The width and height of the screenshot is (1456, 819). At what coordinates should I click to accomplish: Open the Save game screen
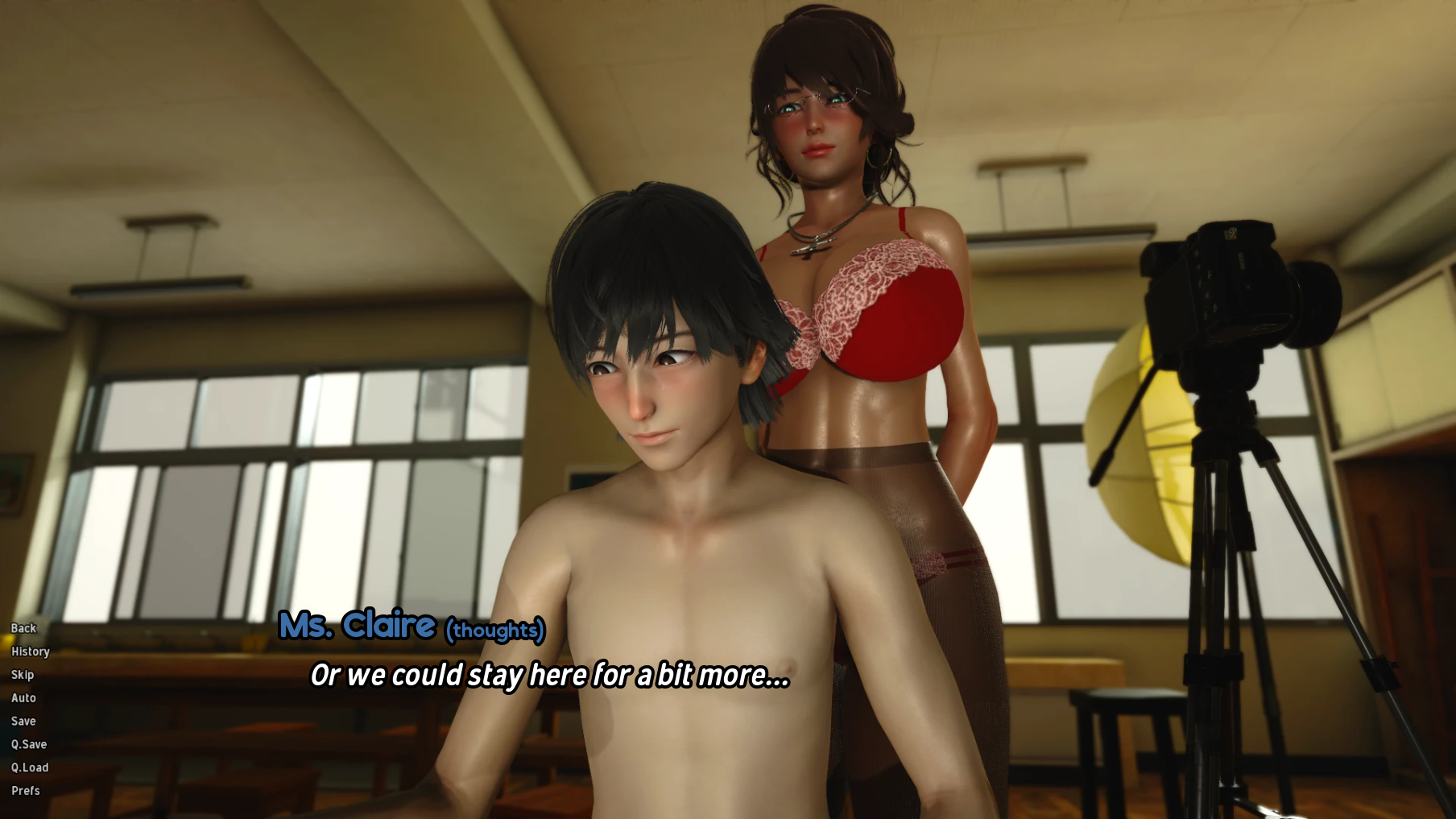[x=23, y=722]
